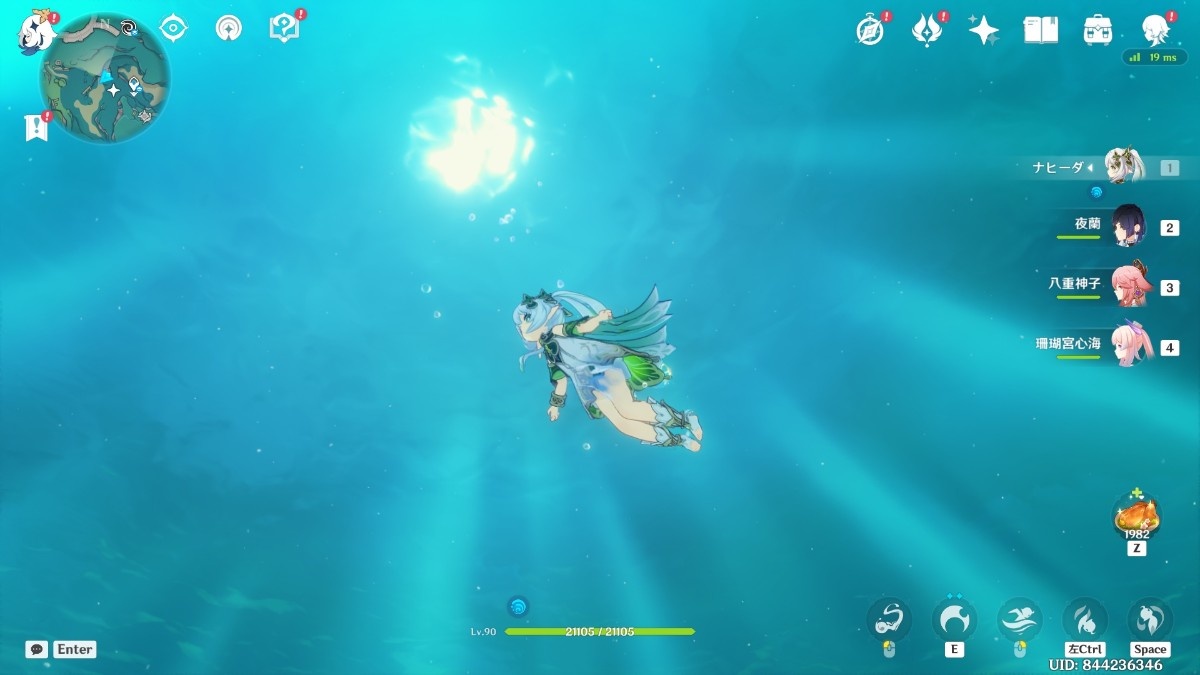
Task: Open the chat speech bubble
Action: tap(36, 649)
